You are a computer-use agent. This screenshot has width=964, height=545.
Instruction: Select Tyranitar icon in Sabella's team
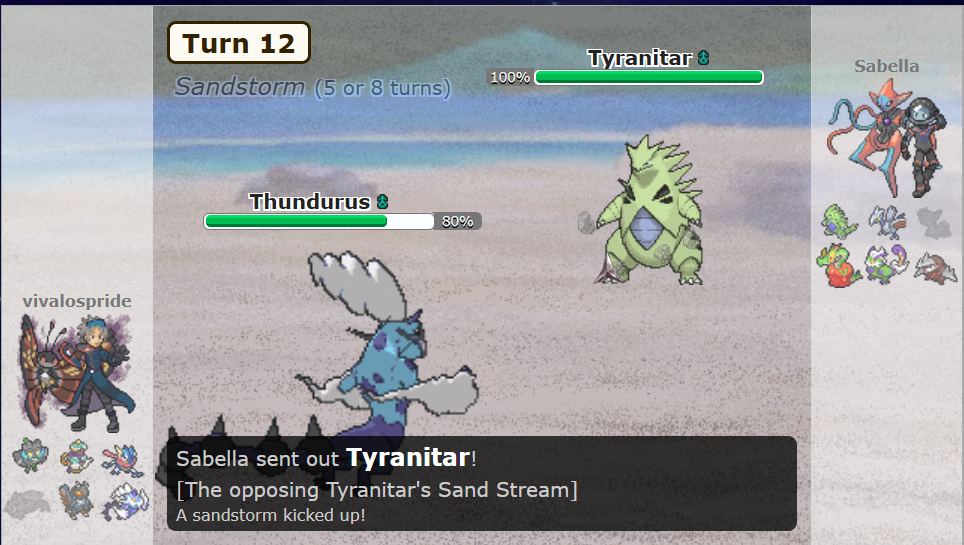(x=840, y=221)
